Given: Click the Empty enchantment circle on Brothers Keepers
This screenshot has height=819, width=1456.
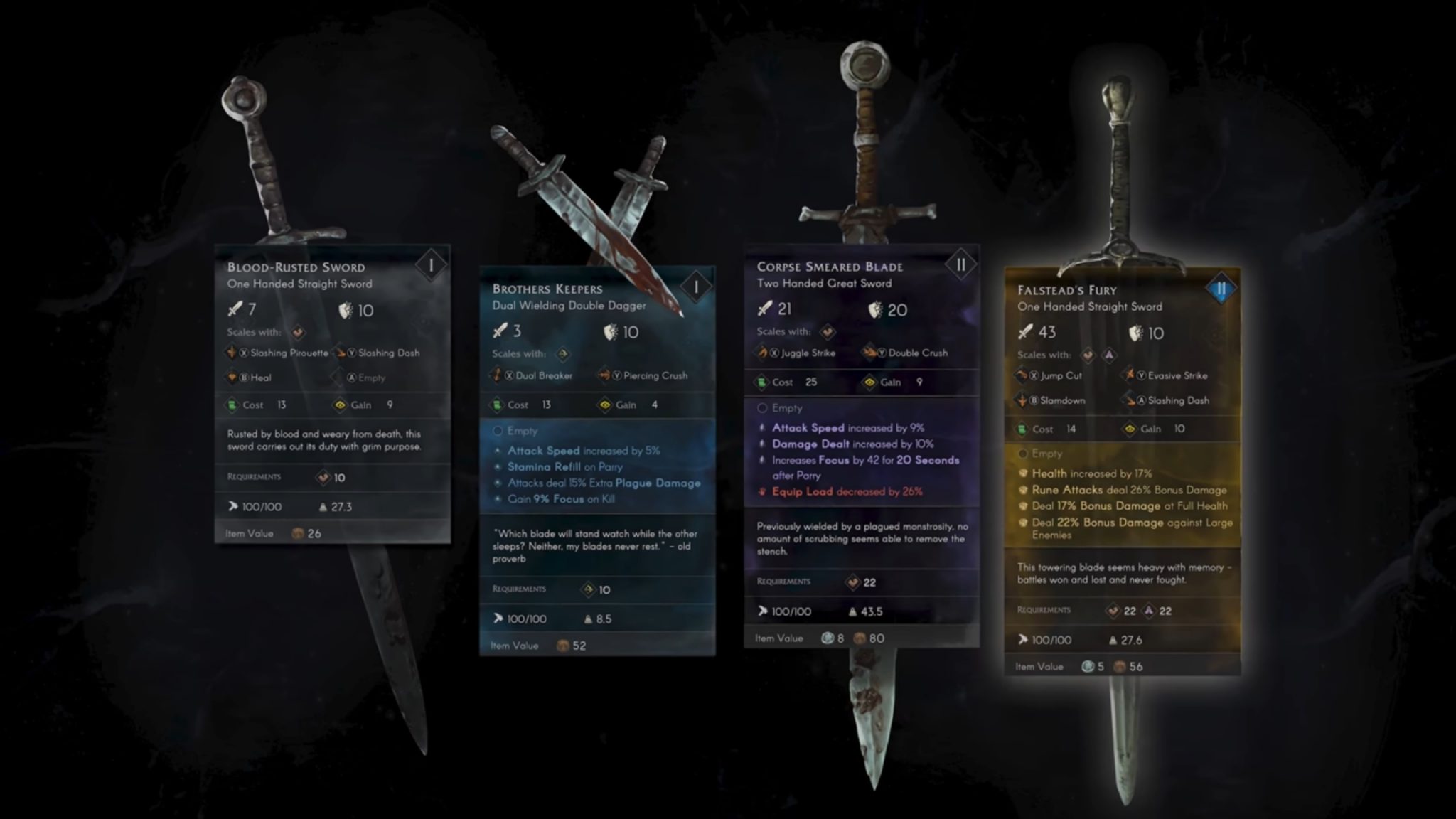Looking at the screenshot, I should [498, 431].
